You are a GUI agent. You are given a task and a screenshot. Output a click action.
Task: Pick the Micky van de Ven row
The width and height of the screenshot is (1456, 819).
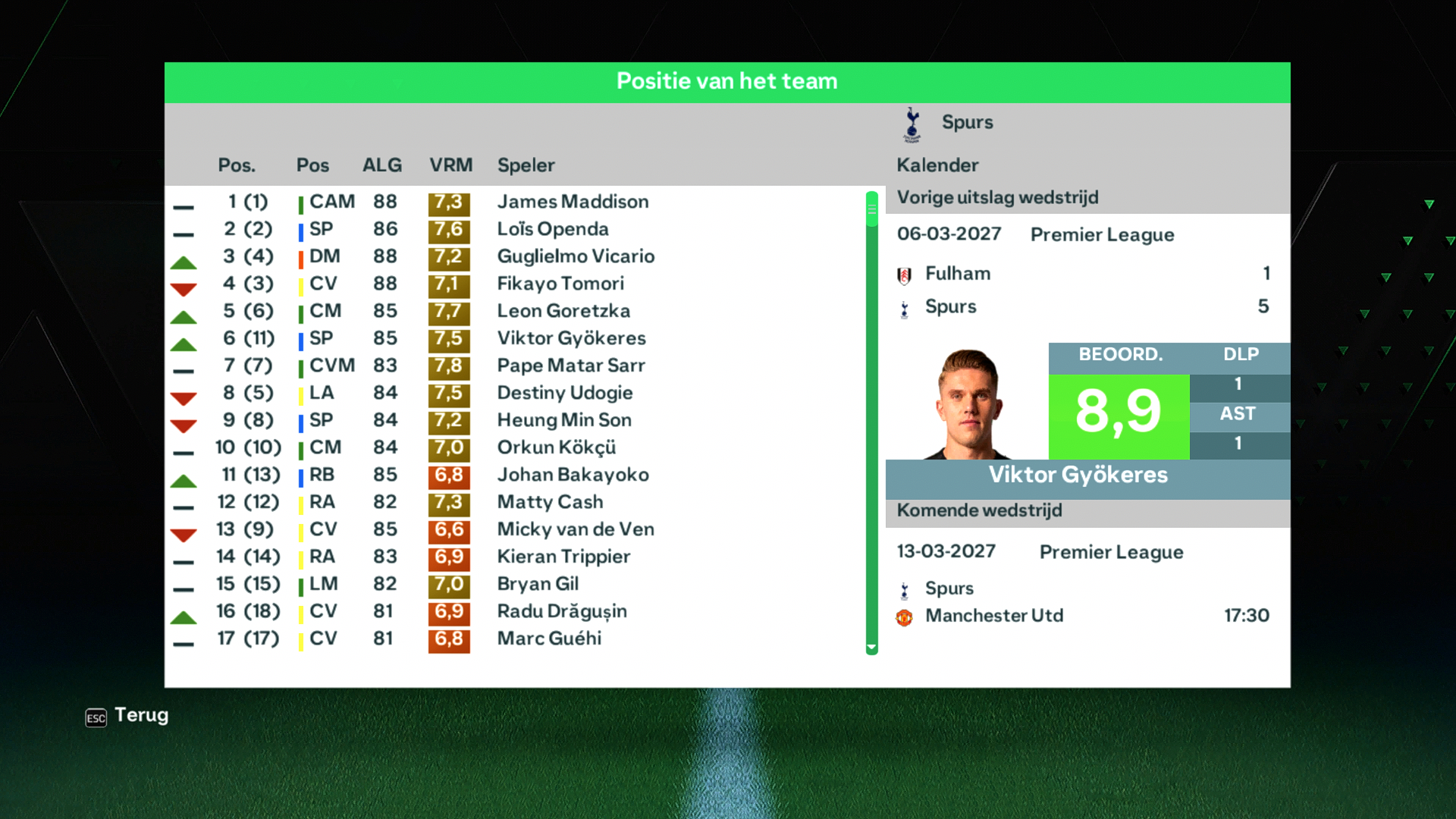pyautogui.click(x=575, y=529)
